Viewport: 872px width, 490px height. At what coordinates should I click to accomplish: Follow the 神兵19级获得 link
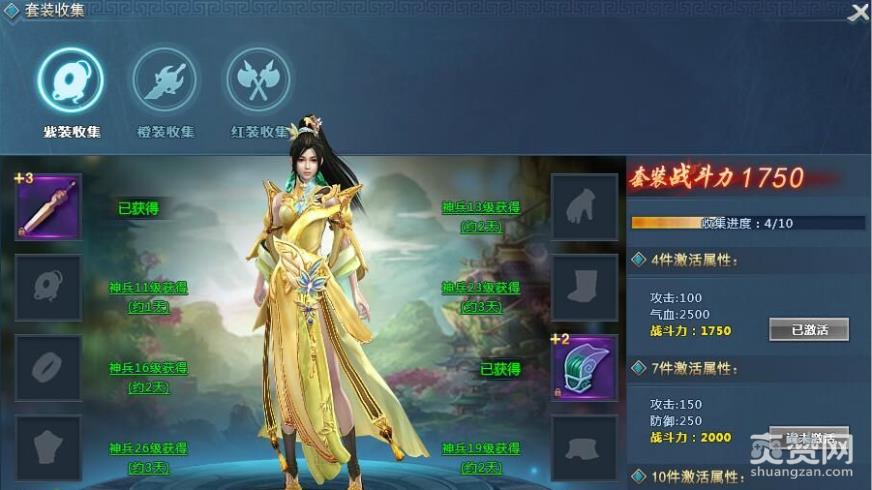pos(481,448)
